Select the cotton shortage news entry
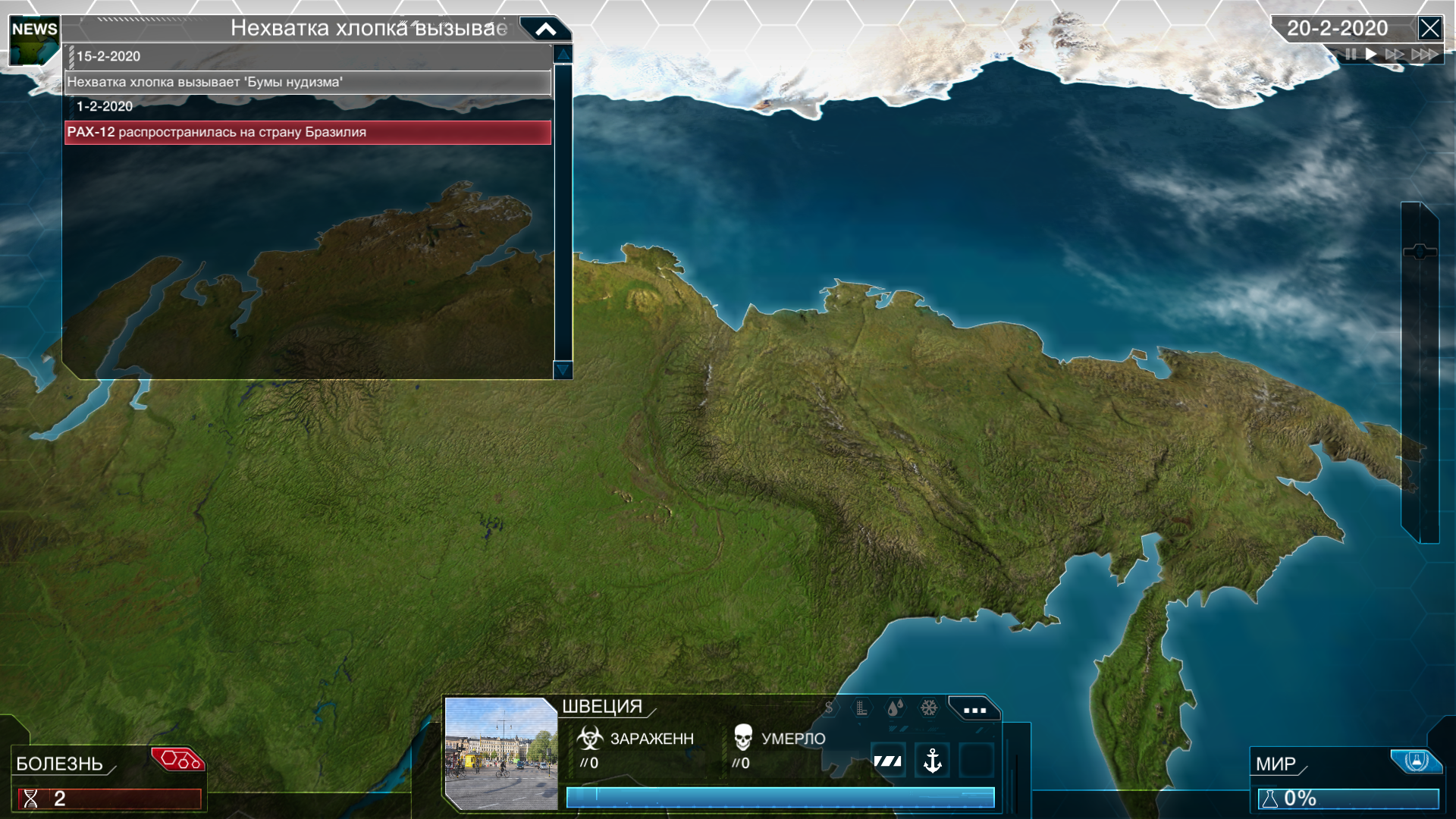Image resolution: width=1456 pixels, height=819 pixels. (307, 82)
